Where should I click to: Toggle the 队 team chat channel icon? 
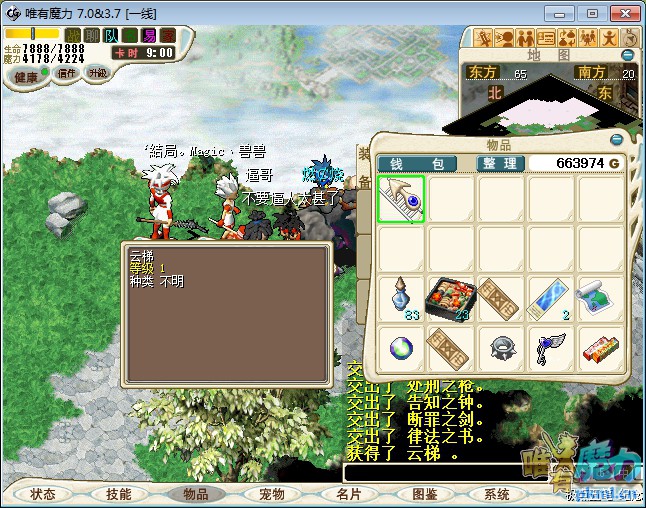pyautogui.click(x=111, y=35)
